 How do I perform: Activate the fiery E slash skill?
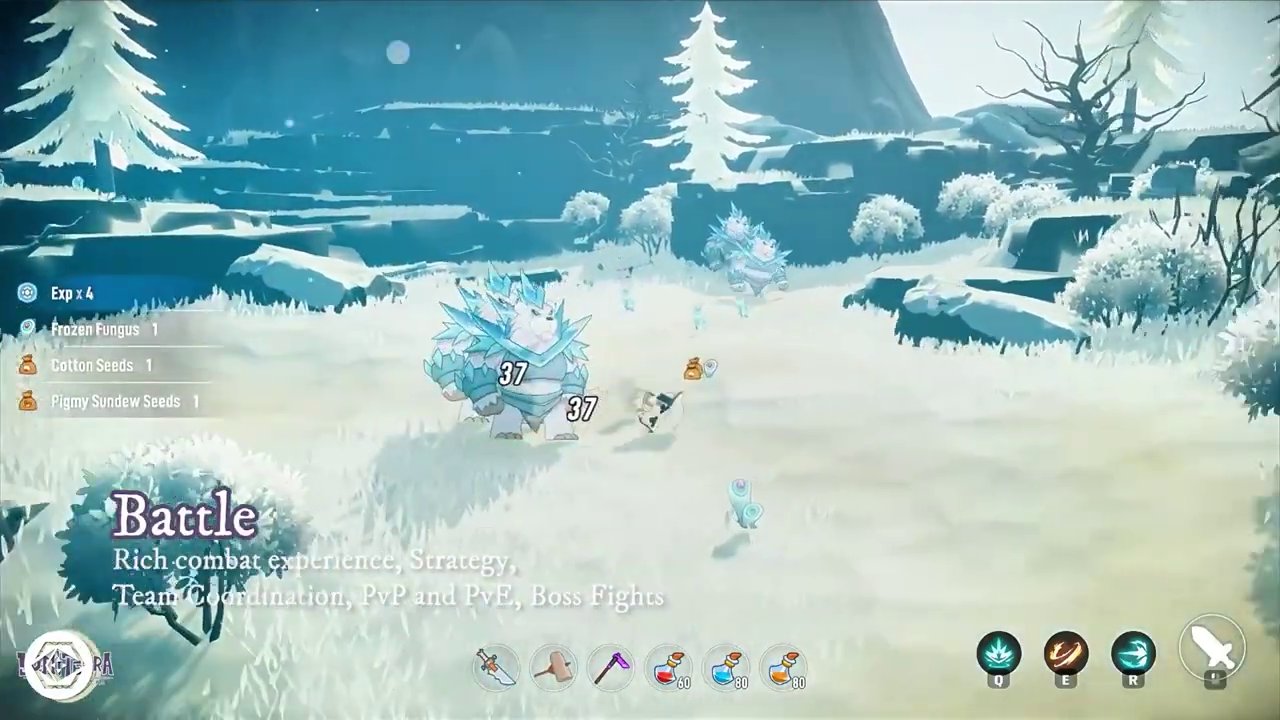[x=1066, y=655]
